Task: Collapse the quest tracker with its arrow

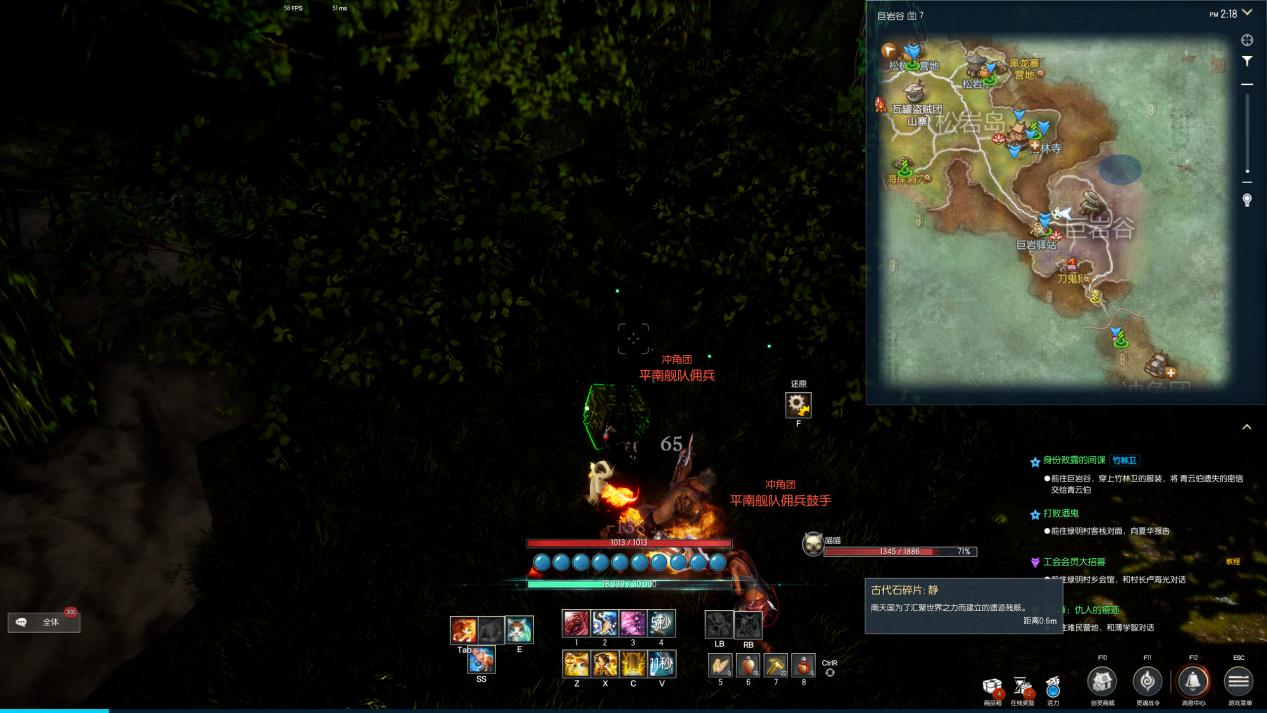Action: (x=1246, y=427)
